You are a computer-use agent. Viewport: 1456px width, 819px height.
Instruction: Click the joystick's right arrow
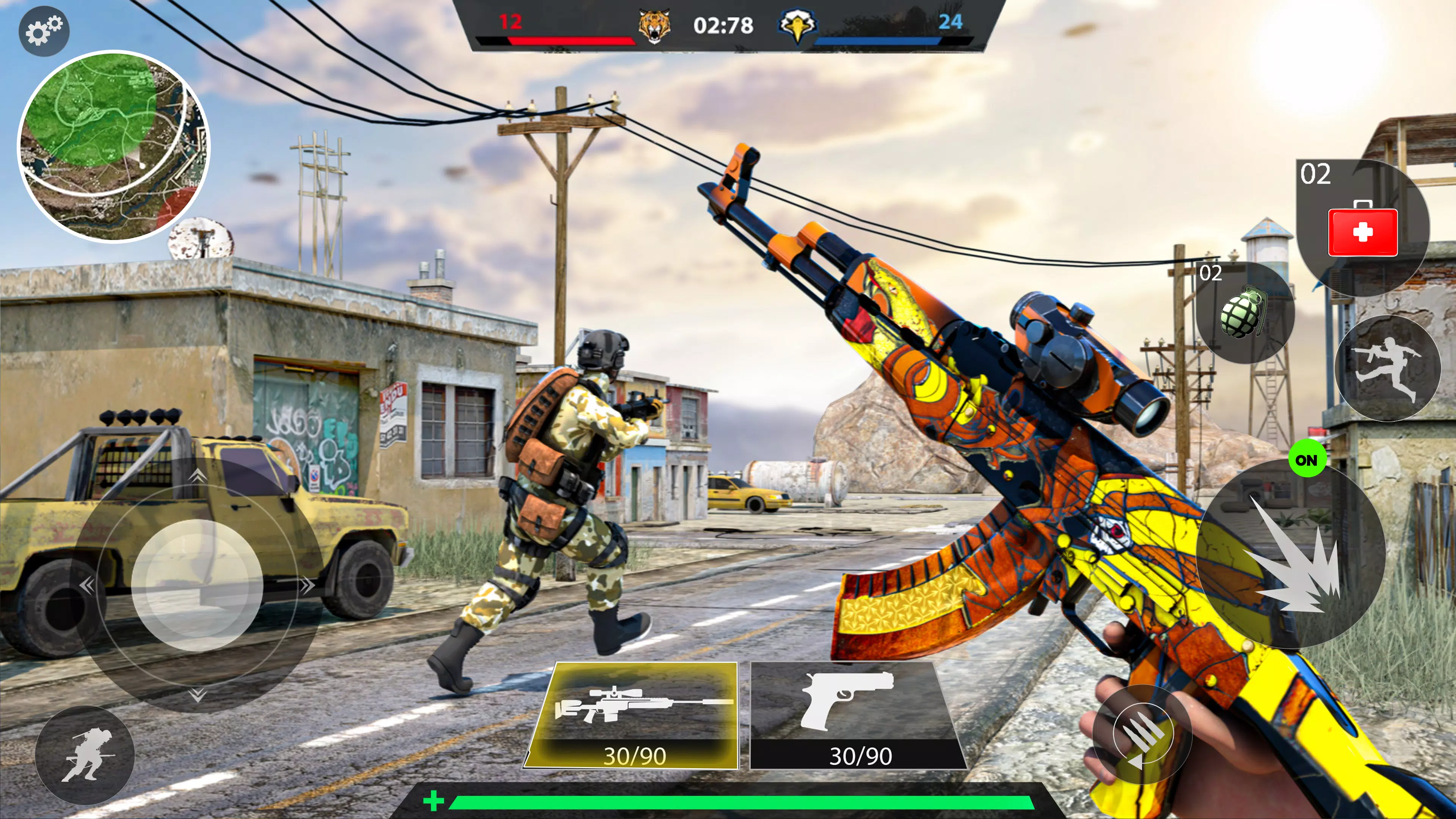307,585
